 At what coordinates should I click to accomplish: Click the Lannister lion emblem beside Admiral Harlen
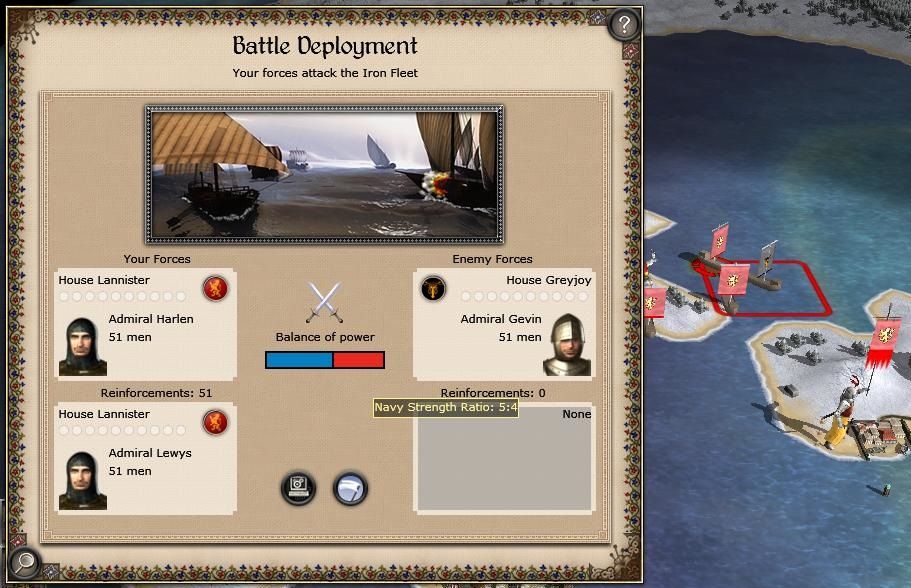point(215,288)
